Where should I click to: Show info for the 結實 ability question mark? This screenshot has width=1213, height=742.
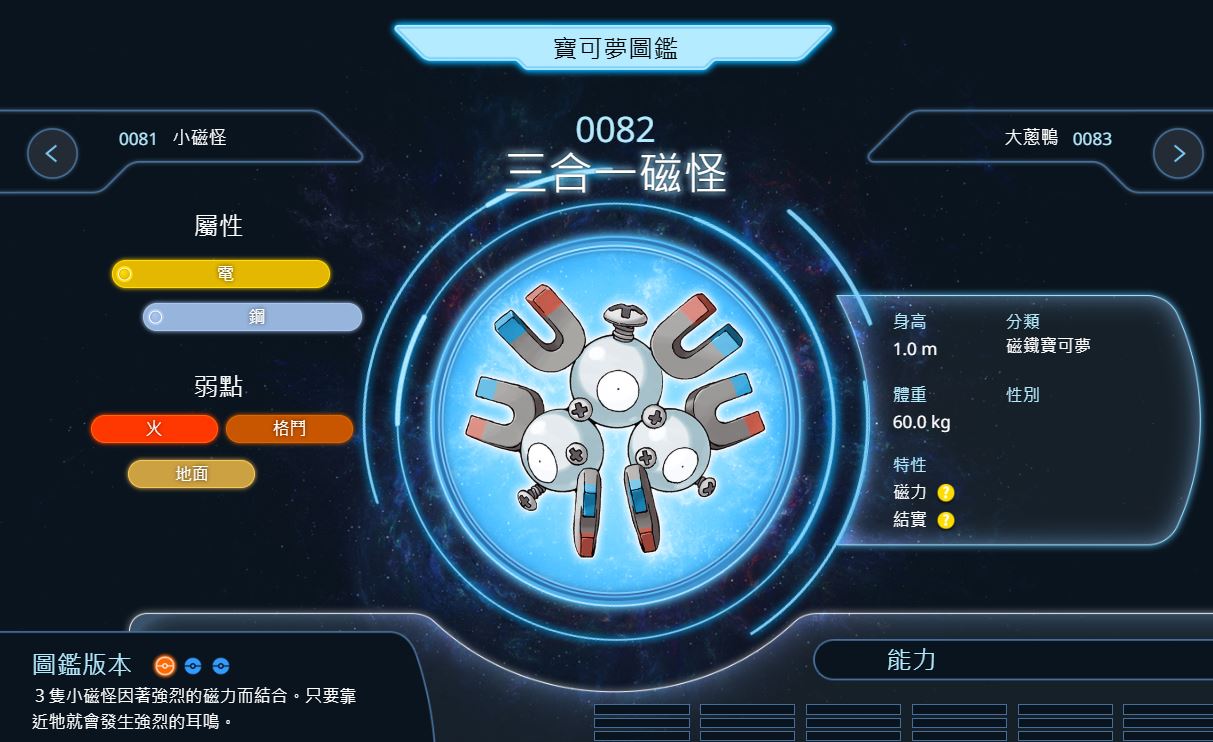946,520
